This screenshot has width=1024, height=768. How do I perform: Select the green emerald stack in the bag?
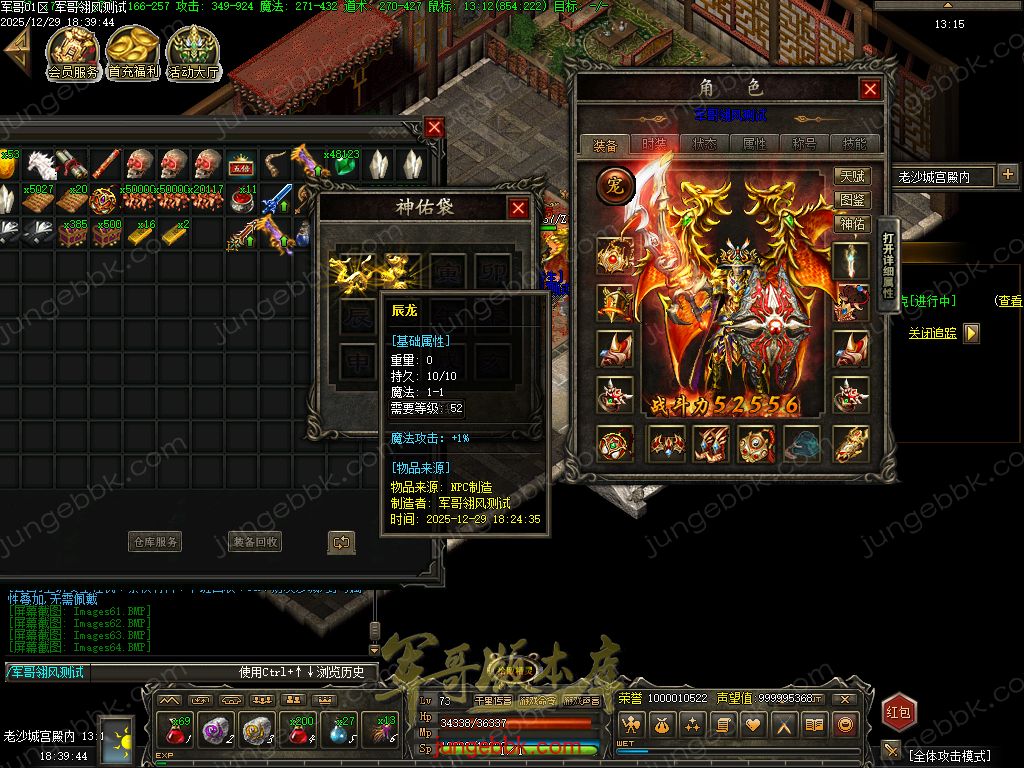343,165
